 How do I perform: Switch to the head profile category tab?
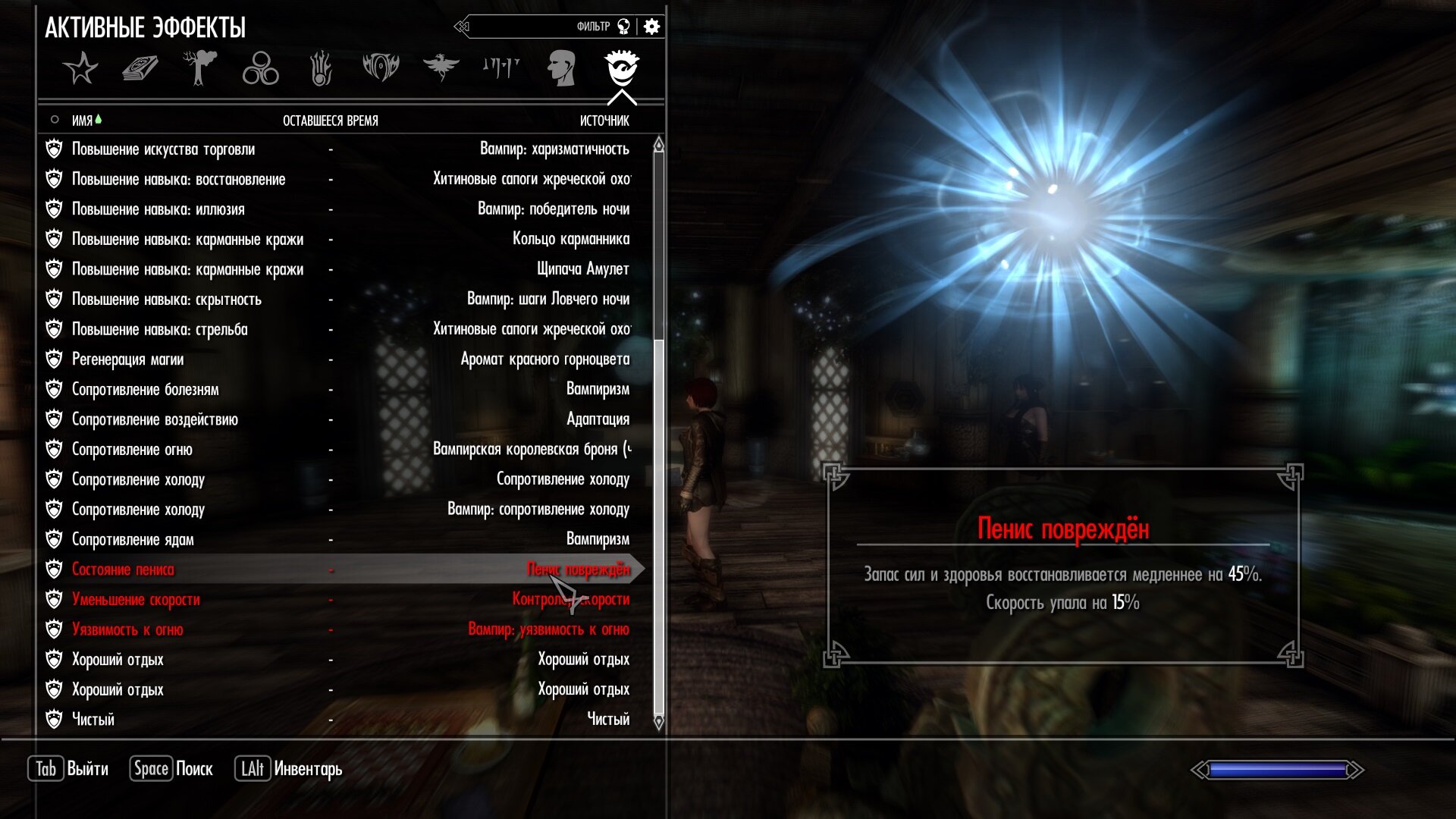point(561,68)
